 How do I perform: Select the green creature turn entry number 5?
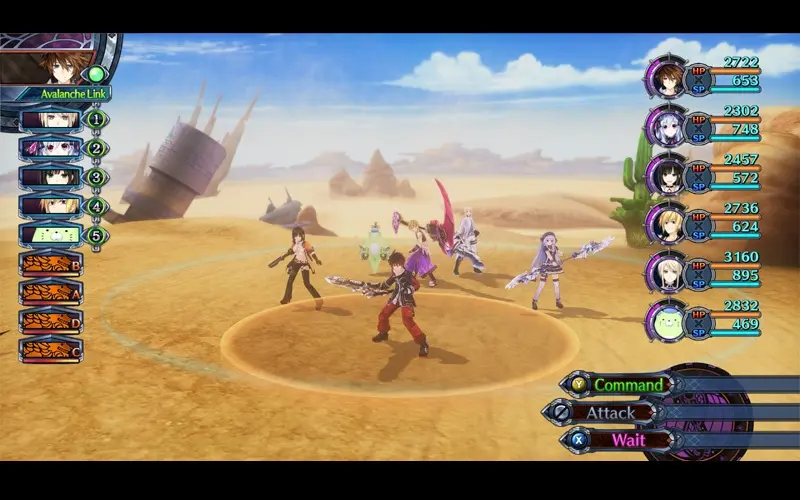50,236
